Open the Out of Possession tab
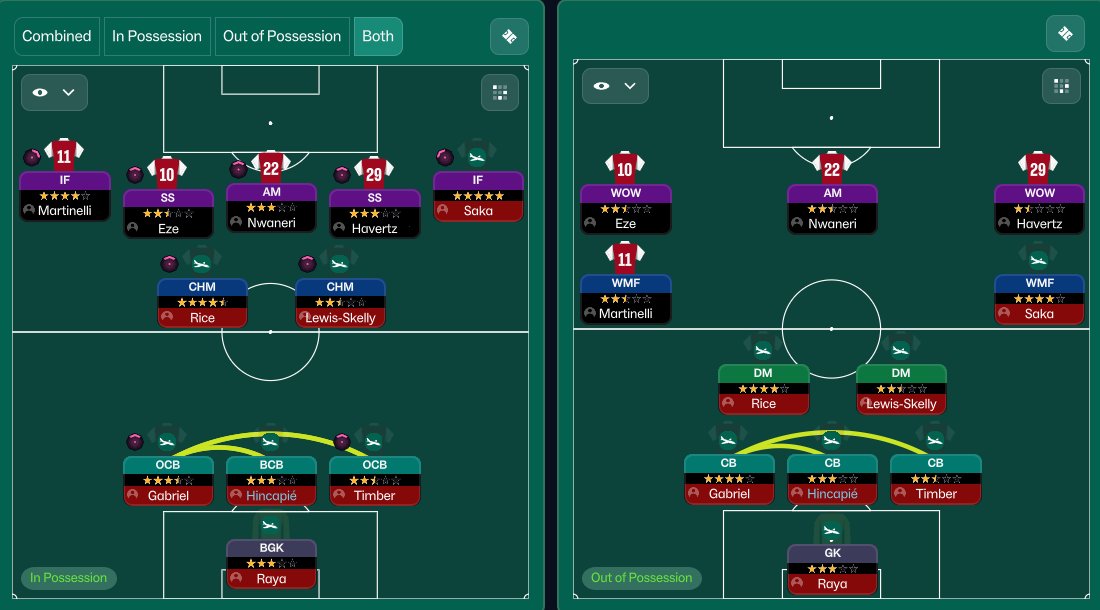The height and width of the screenshot is (610, 1100). 282,36
